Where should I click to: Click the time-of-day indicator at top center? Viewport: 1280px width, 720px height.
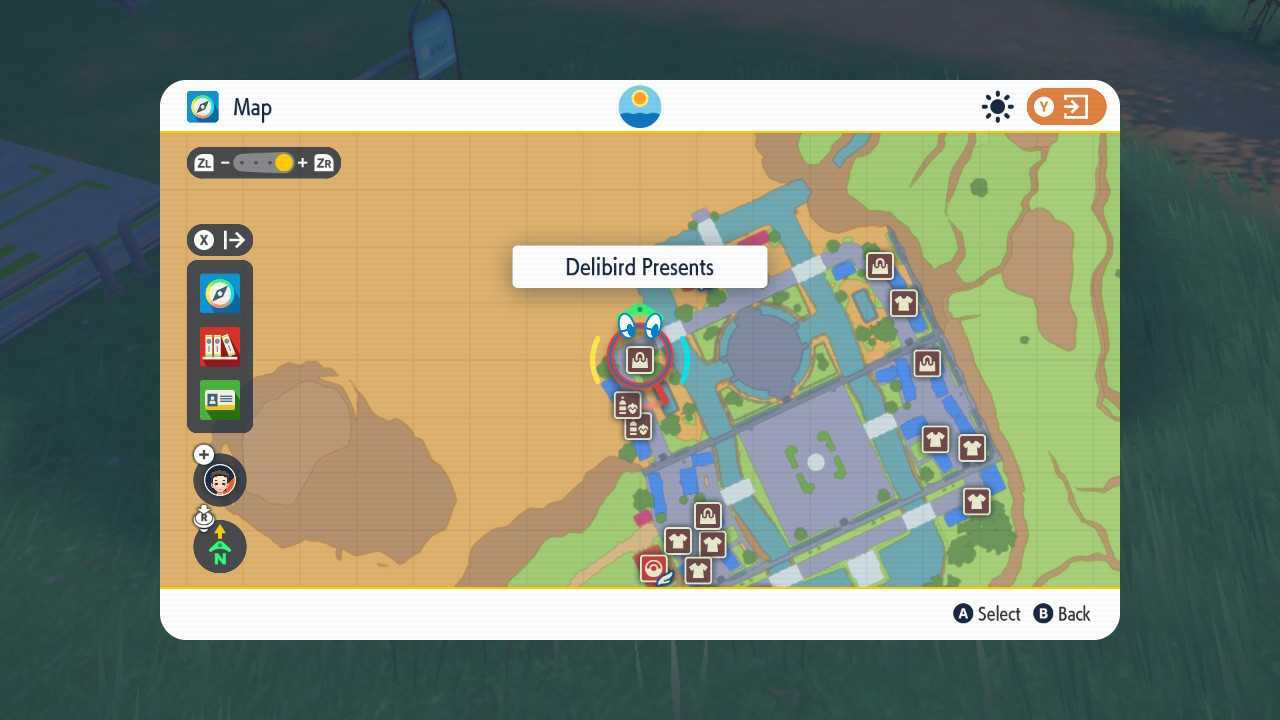639,106
